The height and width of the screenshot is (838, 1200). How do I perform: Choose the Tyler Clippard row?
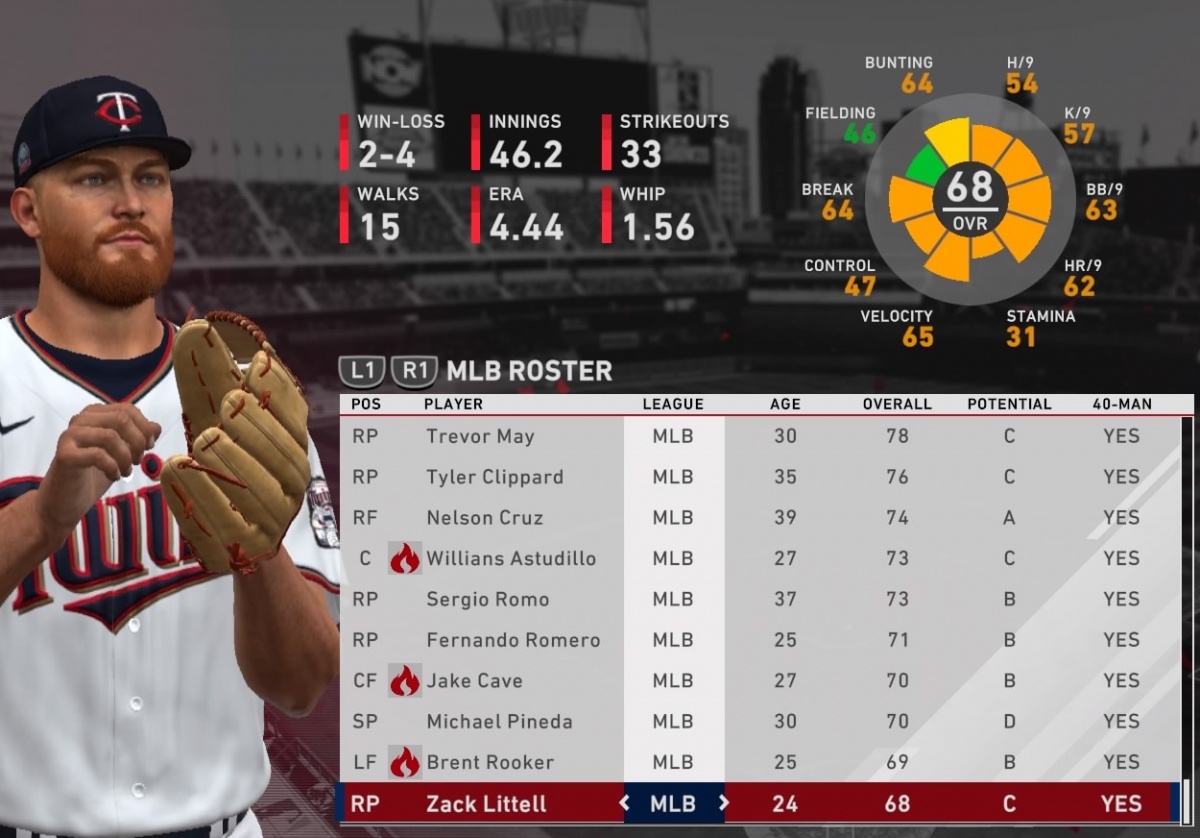click(x=494, y=477)
